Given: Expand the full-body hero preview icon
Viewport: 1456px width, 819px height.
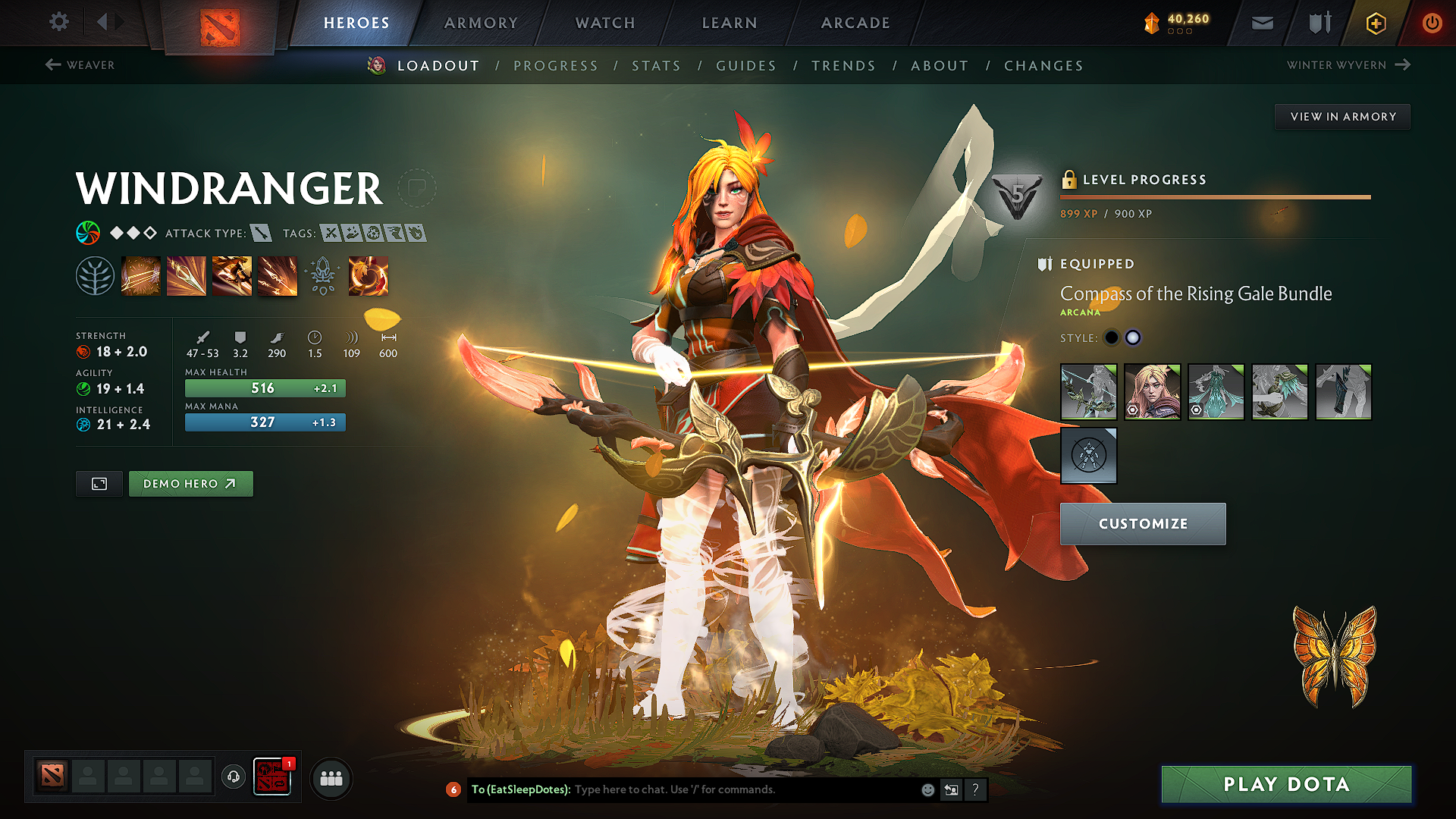Looking at the screenshot, I should (x=99, y=483).
